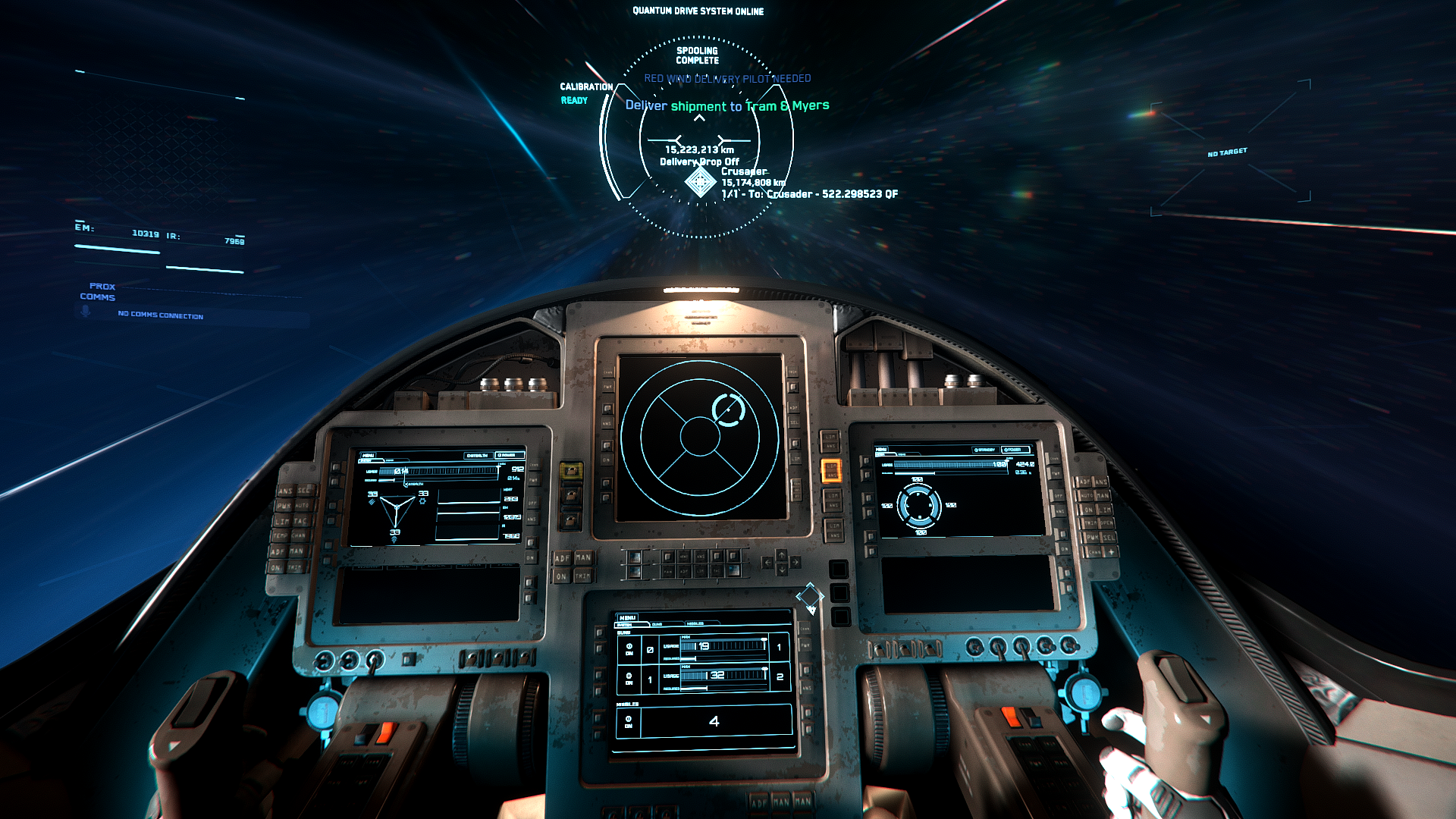Toggle the Power button on shields display
This screenshot has width=1456, height=819.
(1014, 450)
